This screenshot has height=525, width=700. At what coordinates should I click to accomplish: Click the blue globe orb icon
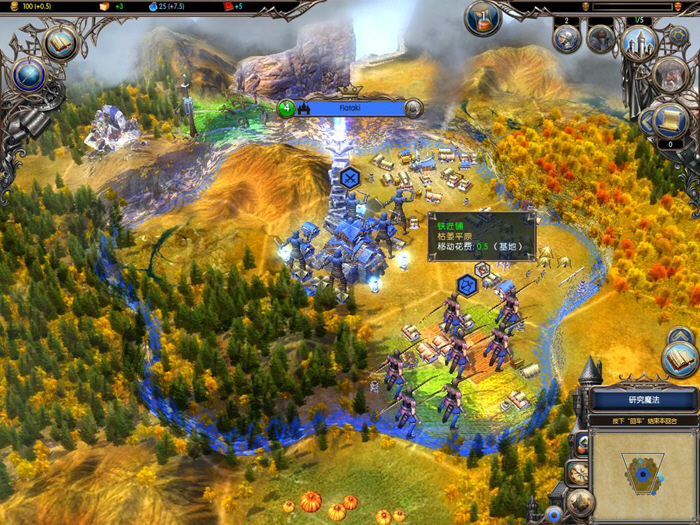[29, 76]
